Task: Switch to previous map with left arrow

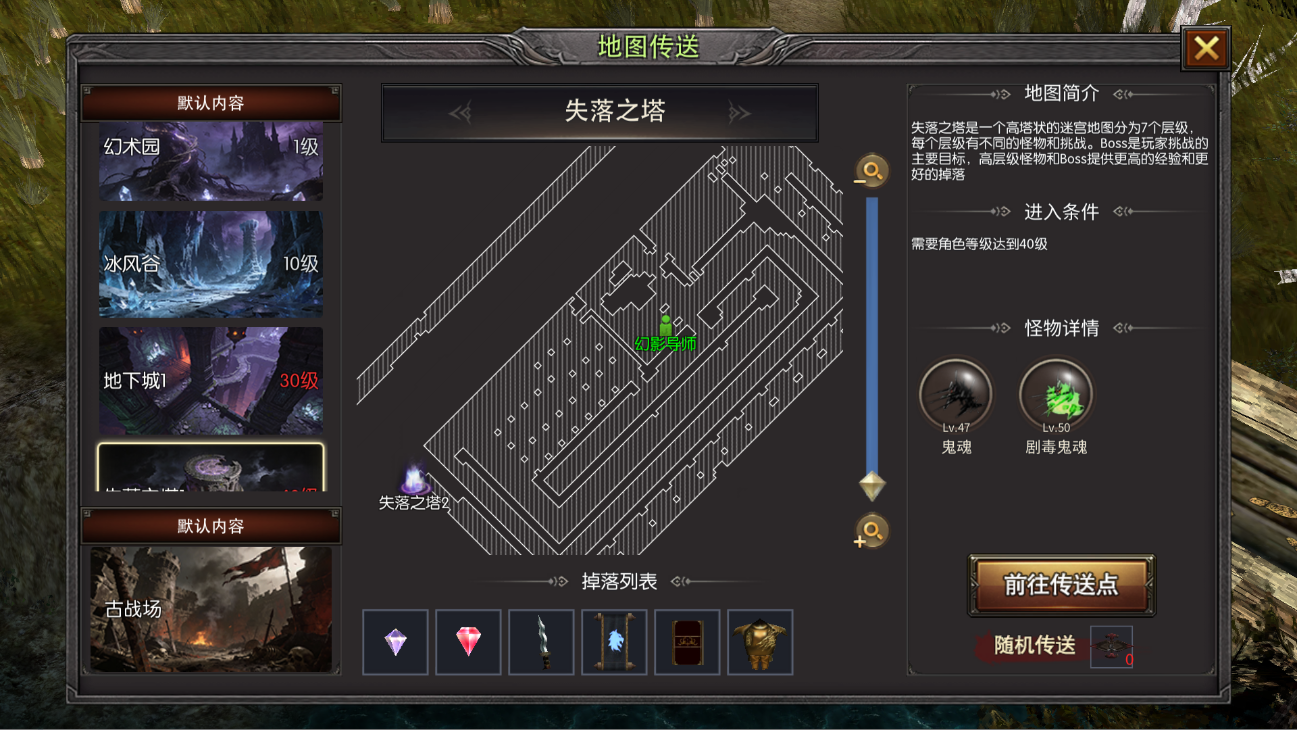Action: coord(461,112)
